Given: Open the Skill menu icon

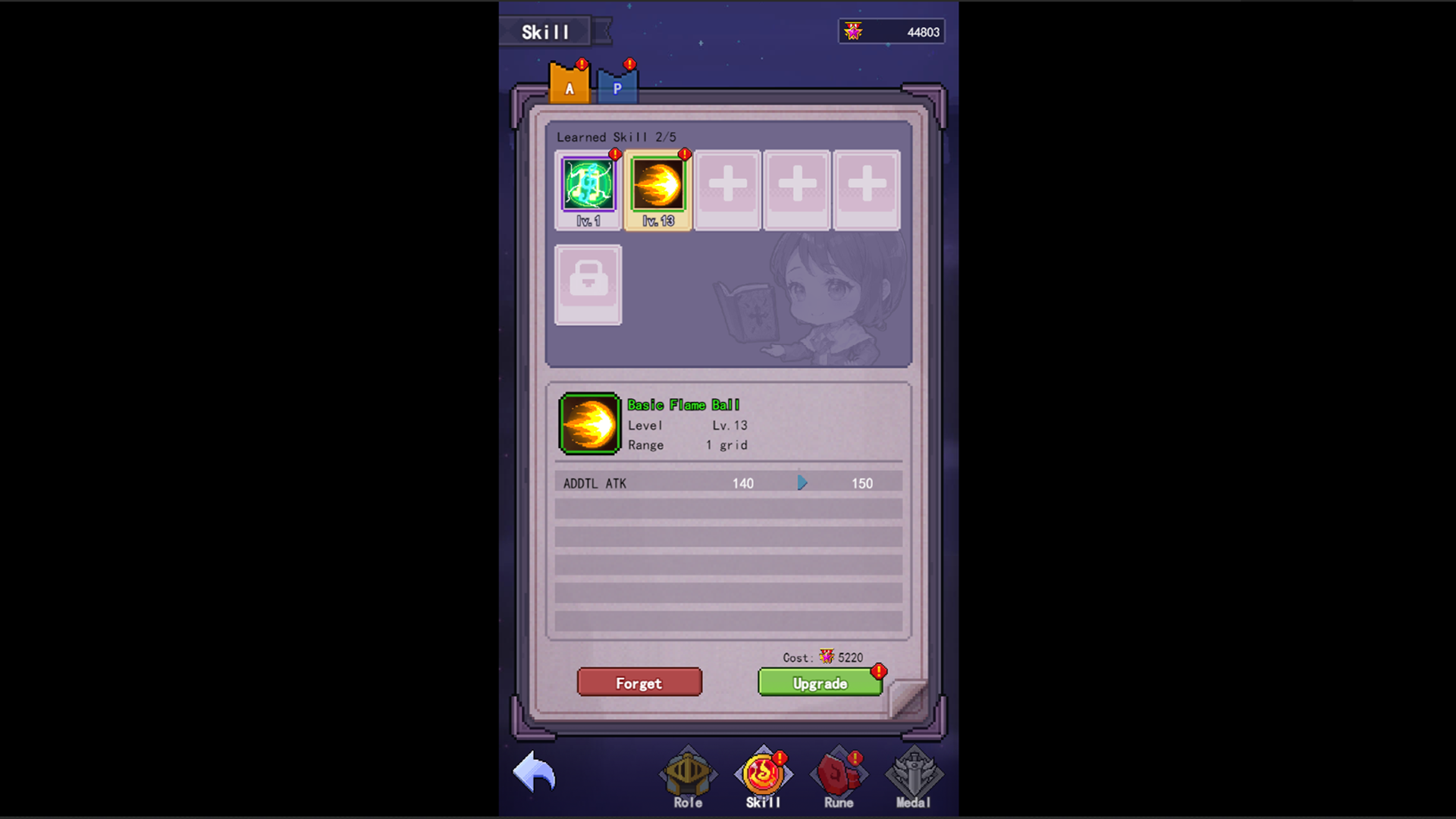Looking at the screenshot, I should pyautogui.click(x=762, y=773).
